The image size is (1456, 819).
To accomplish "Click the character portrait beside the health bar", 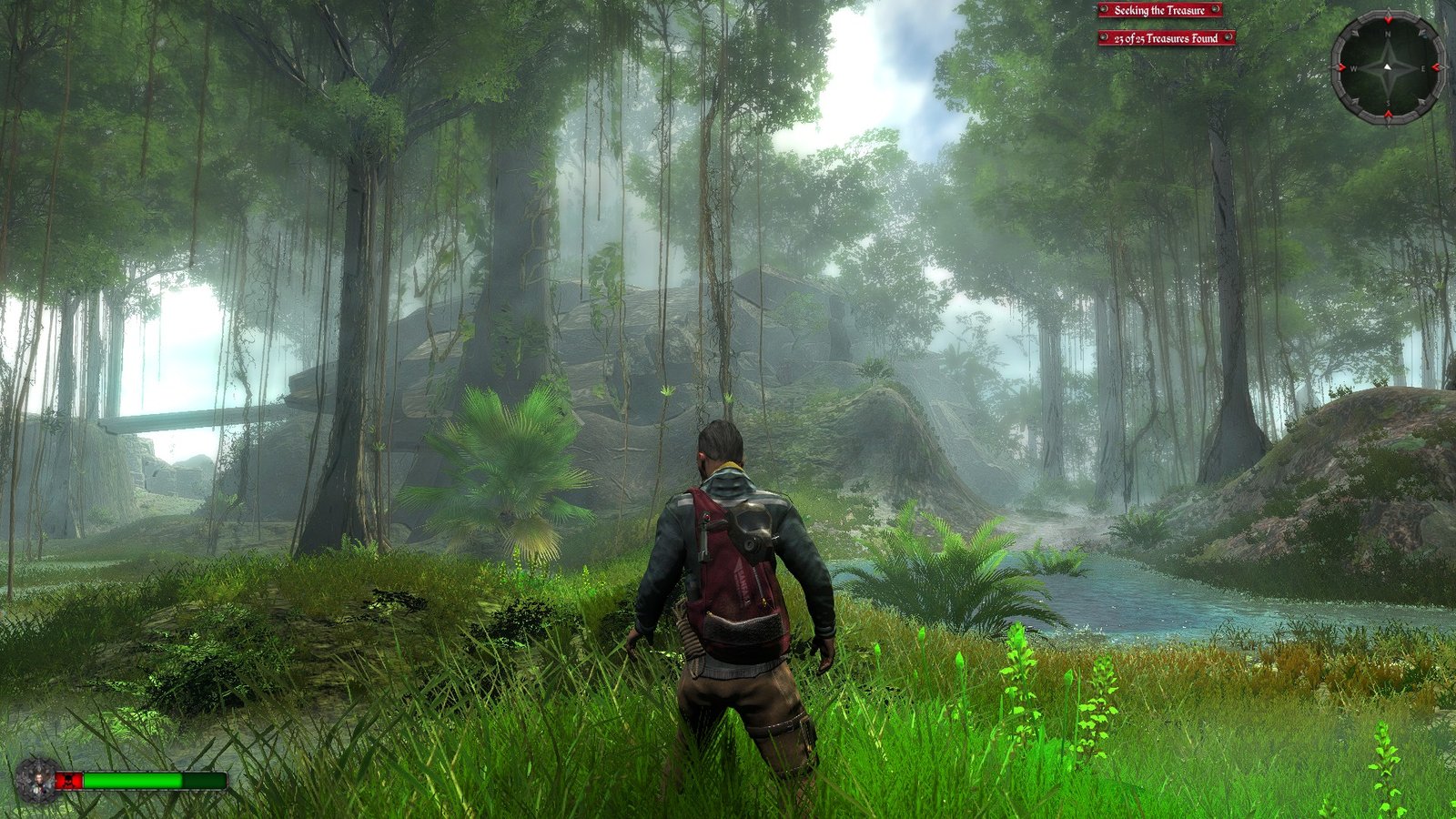I will click(36, 780).
